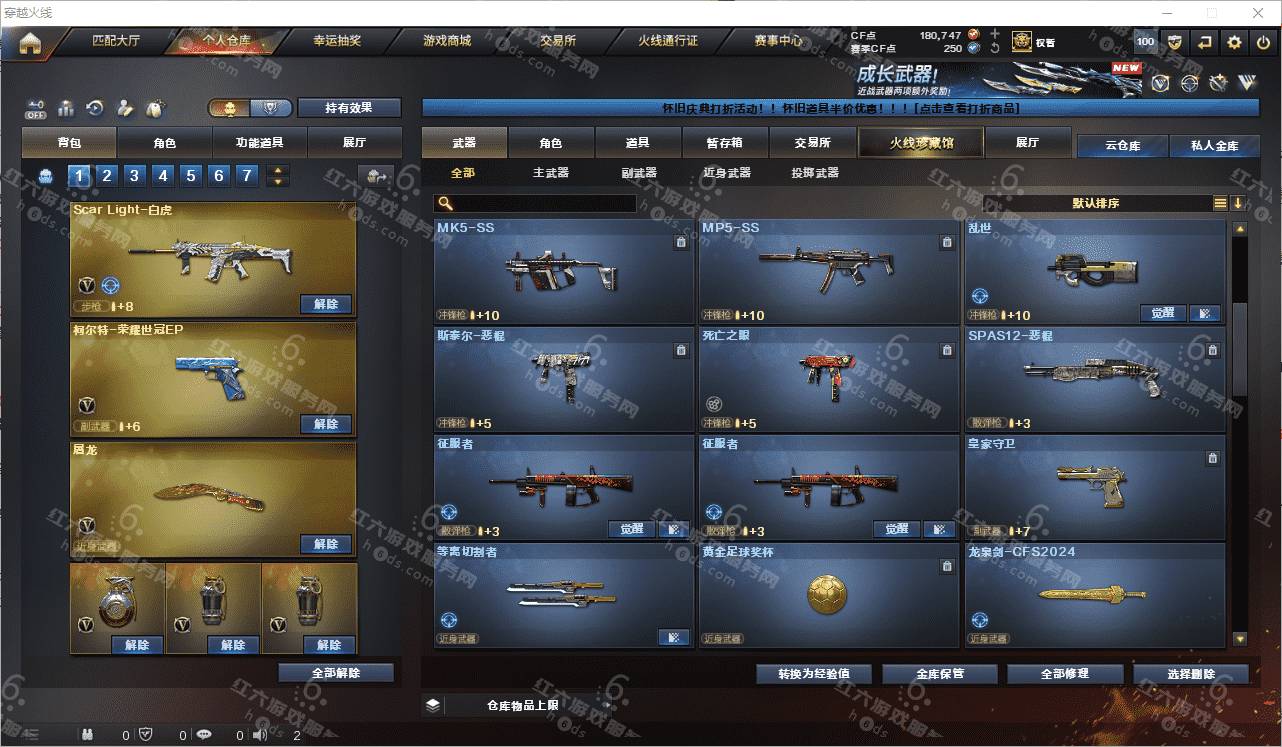The image size is (1282, 747).
Task: Remove all equipment with 全部解除
Action: (336, 673)
